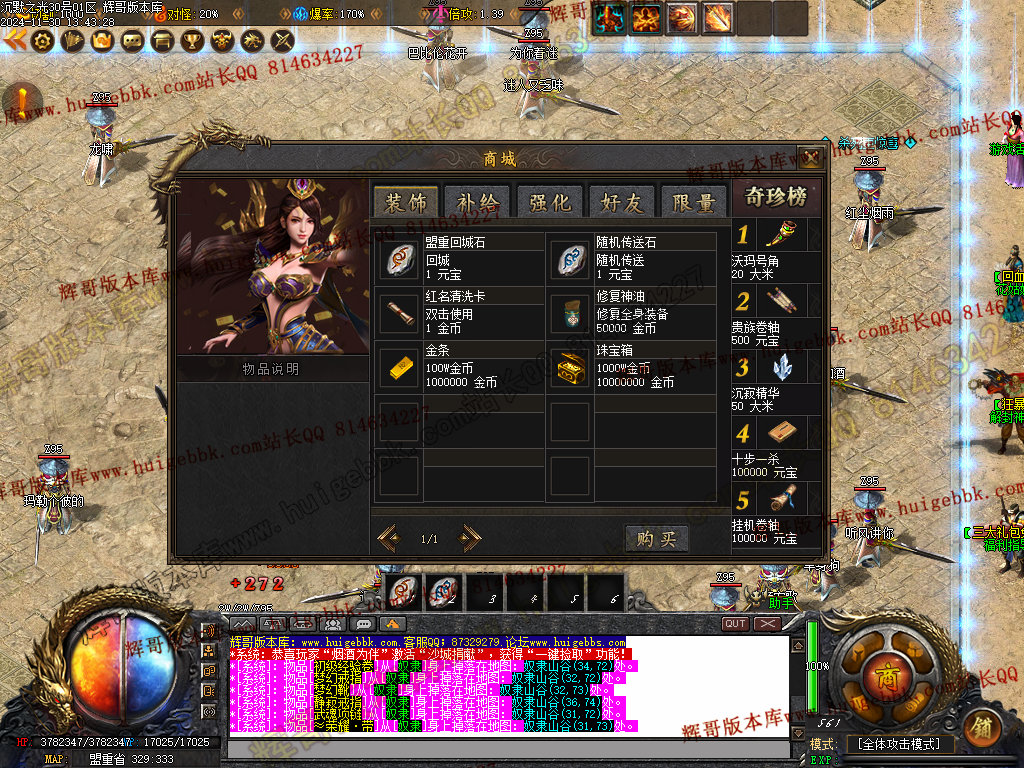Click the QUT button above the chat
This screenshot has width=1024, height=768.
coord(735,623)
